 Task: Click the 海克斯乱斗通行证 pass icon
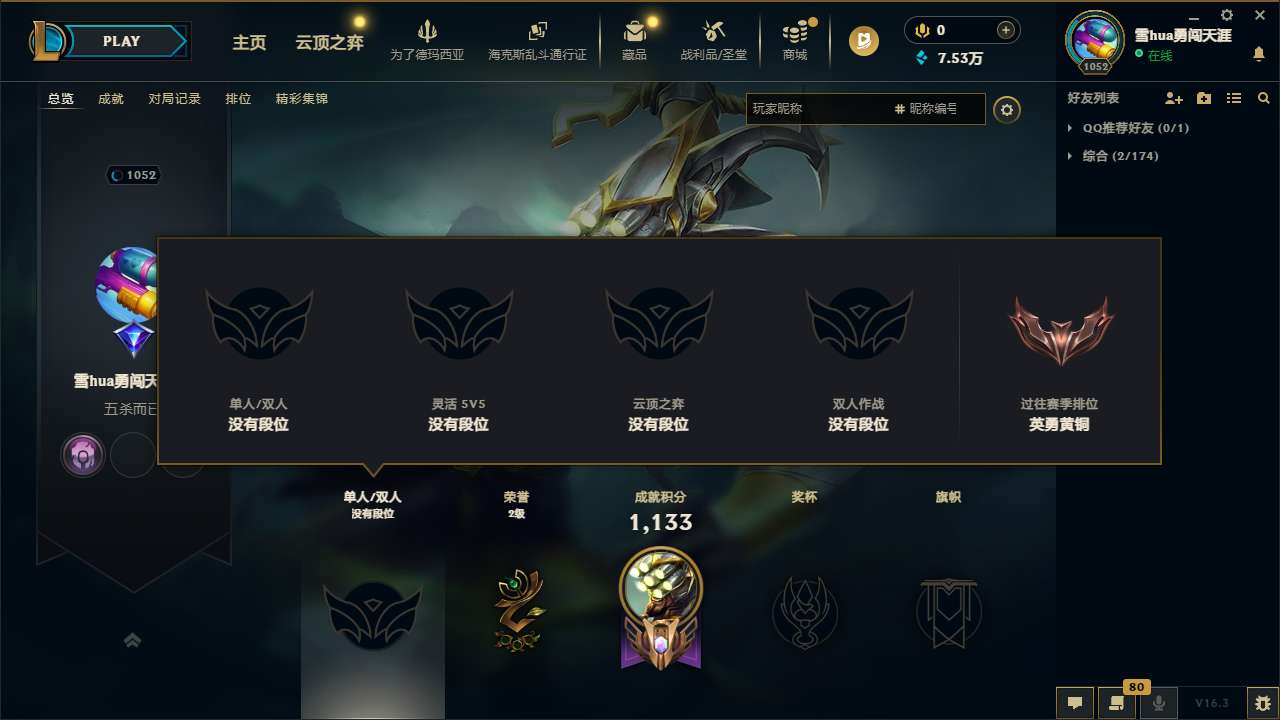point(539,30)
